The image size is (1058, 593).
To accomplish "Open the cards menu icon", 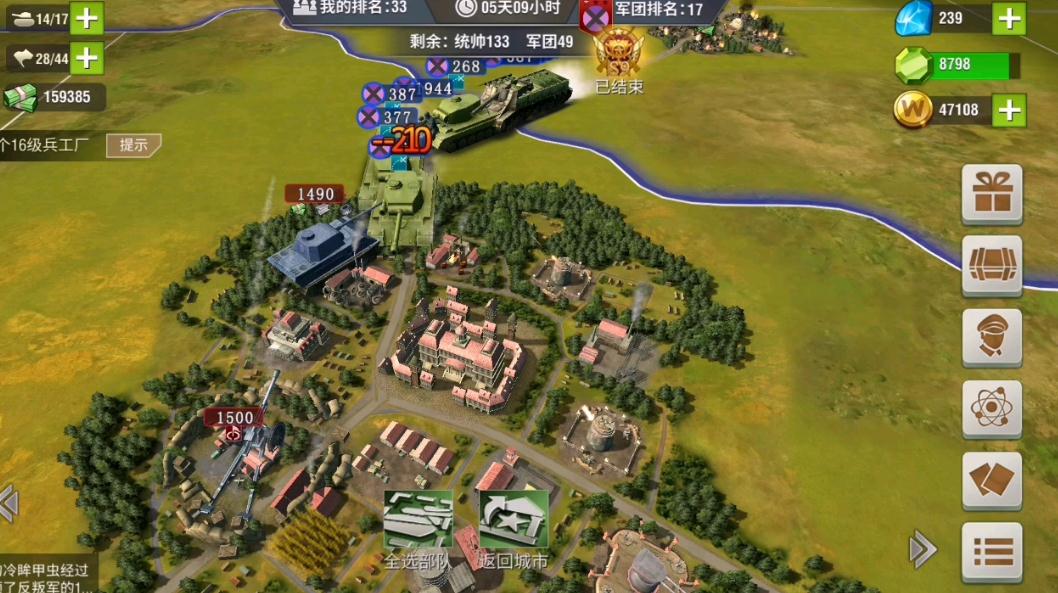I will tap(991, 481).
